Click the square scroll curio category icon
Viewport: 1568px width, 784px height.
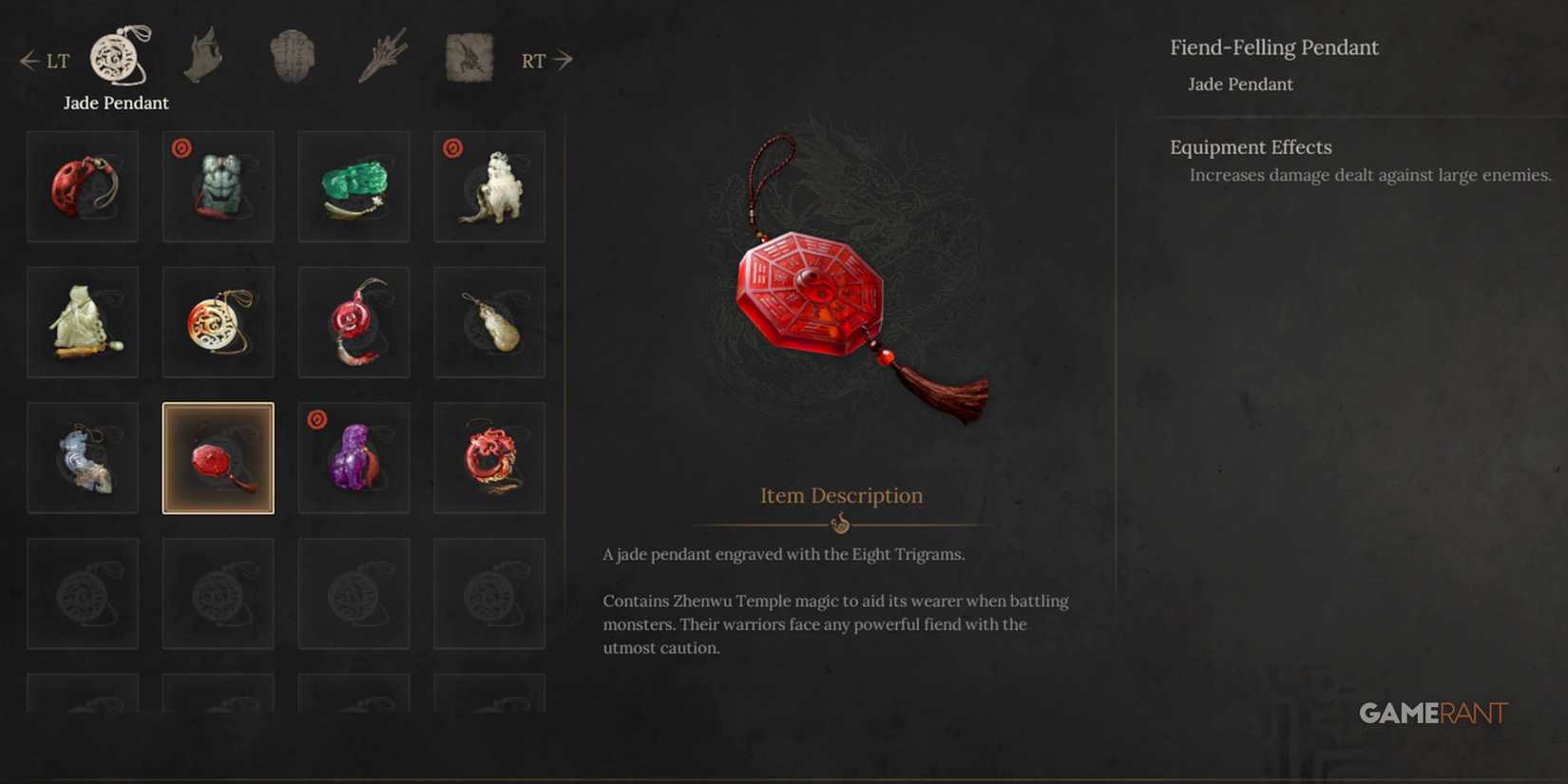click(468, 57)
